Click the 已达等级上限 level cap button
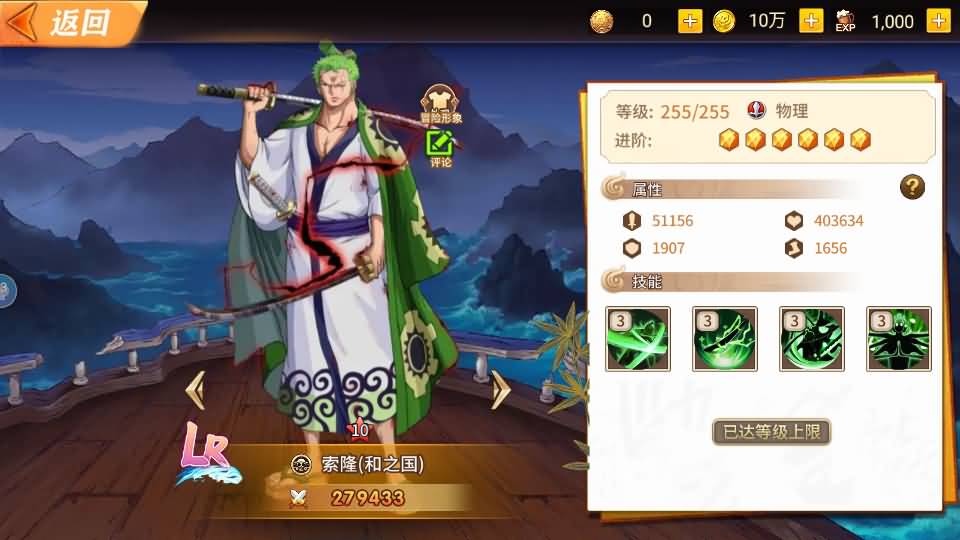Image resolution: width=960 pixels, height=540 pixels. click(771, 432)
